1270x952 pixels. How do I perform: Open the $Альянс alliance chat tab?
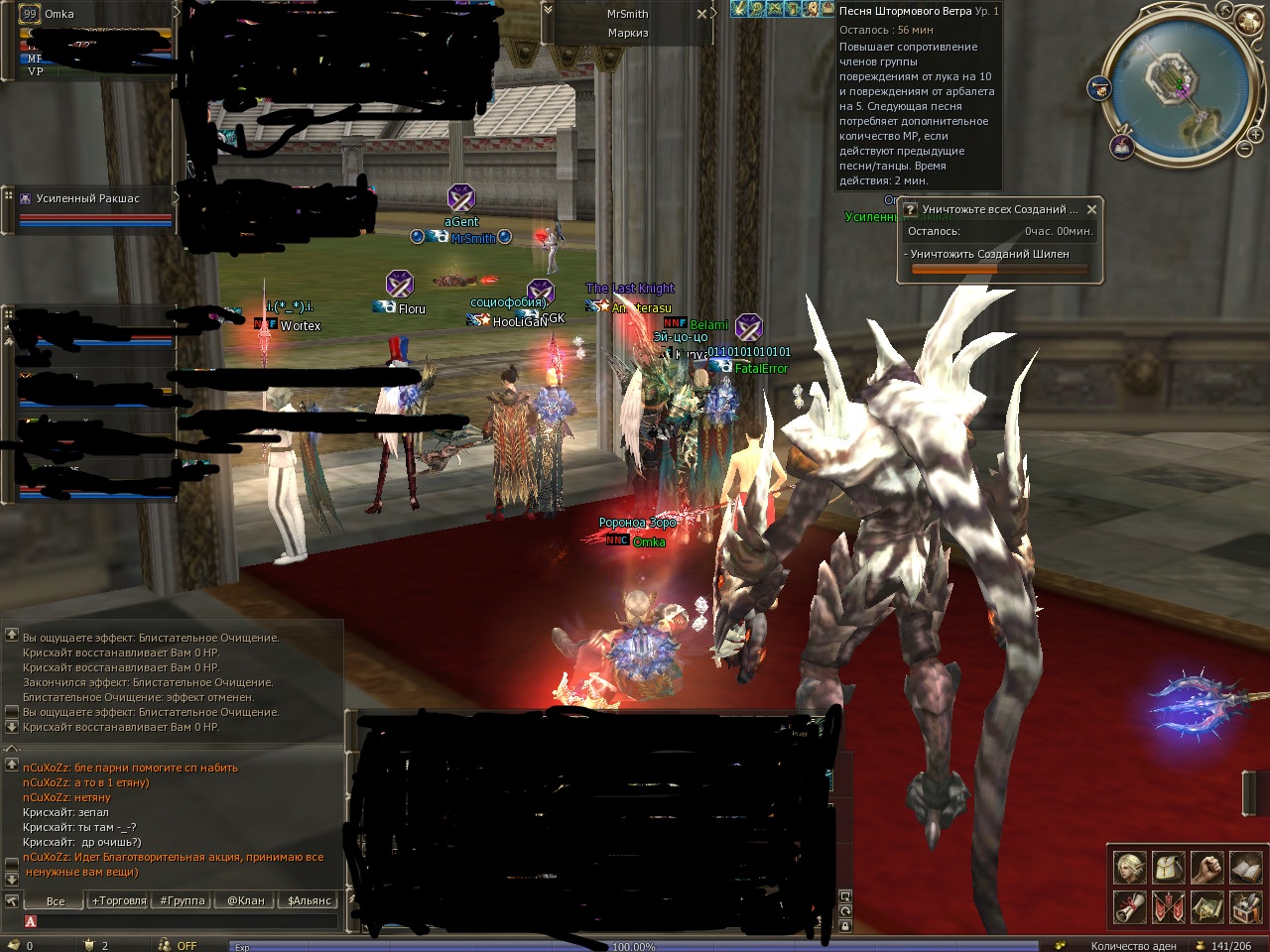310,900
